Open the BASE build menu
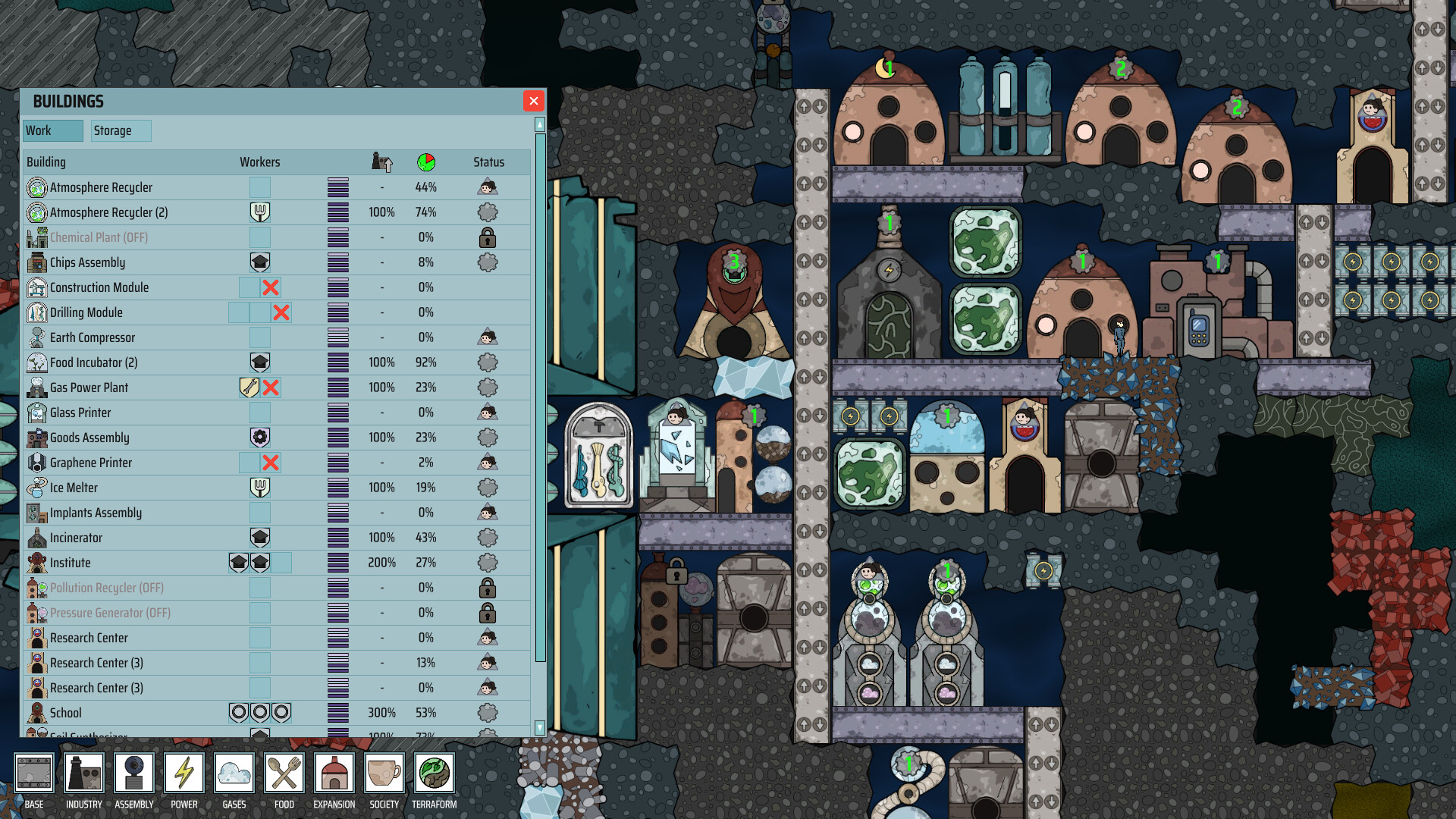Screen dimensions: 1456x819 [x=33, y=773]
